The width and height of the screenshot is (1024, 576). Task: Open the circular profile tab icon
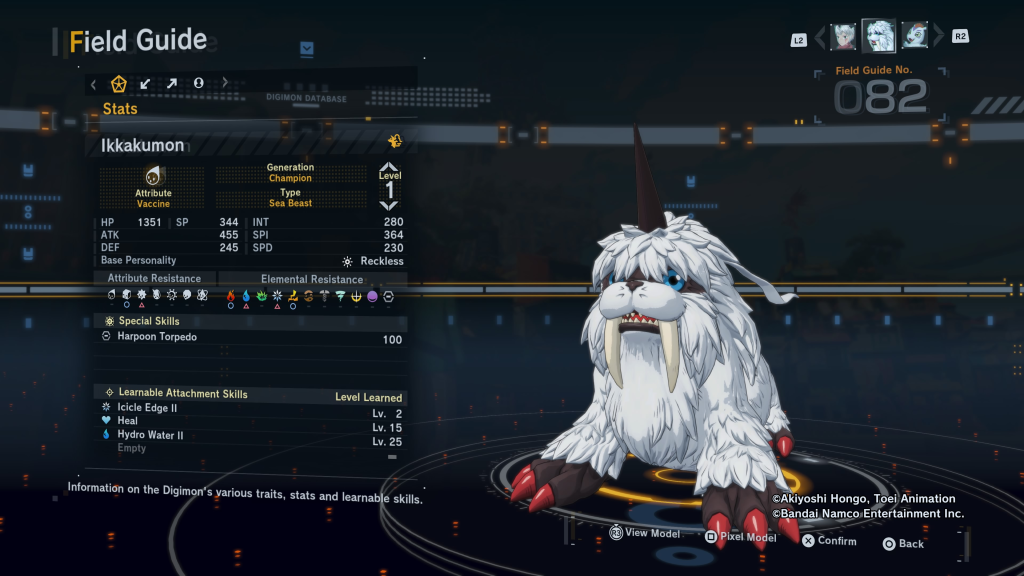198,83
